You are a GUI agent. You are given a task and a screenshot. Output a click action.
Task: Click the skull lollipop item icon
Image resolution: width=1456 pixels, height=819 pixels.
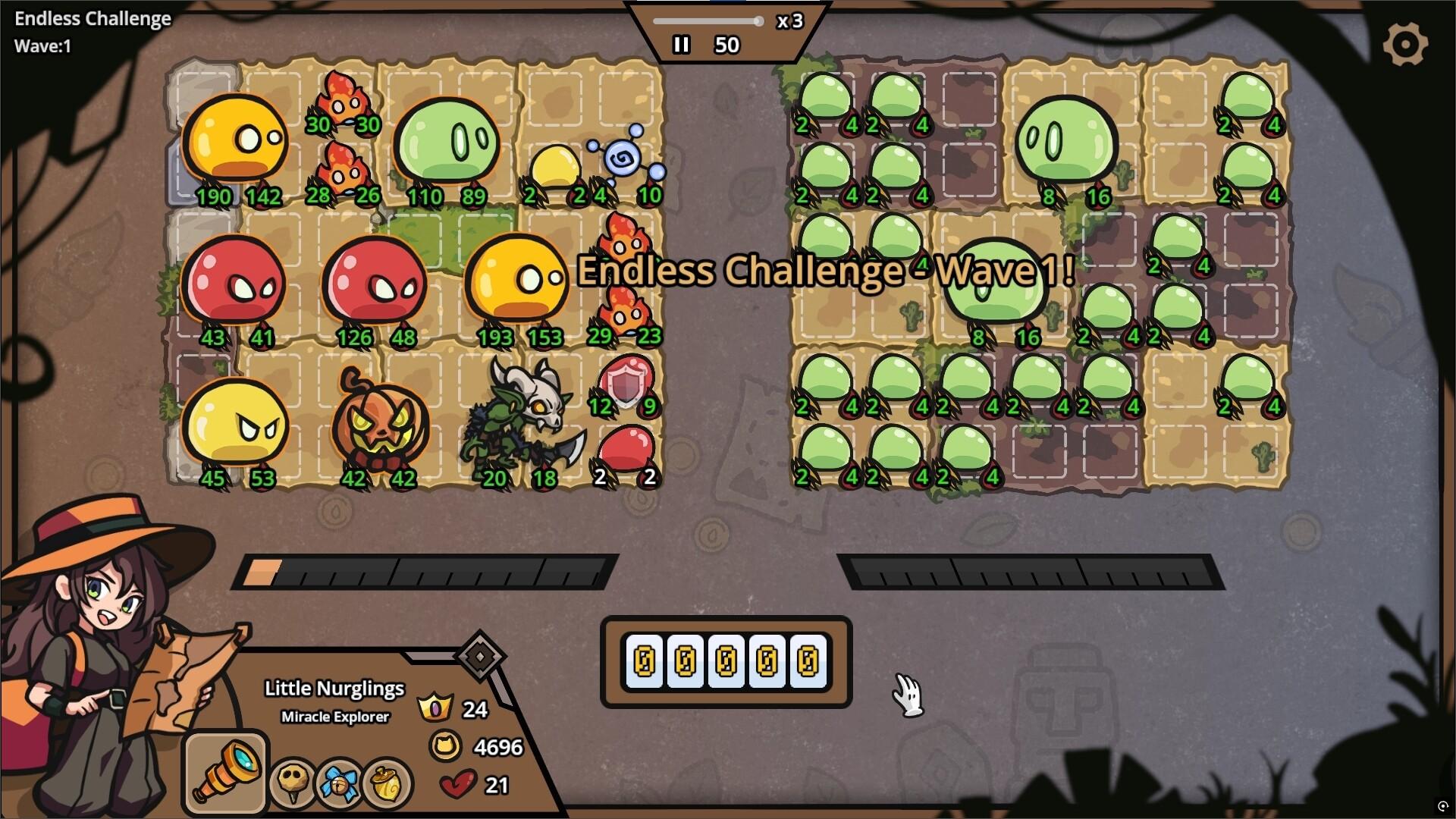pyautogui.click(x=292, y=781)
